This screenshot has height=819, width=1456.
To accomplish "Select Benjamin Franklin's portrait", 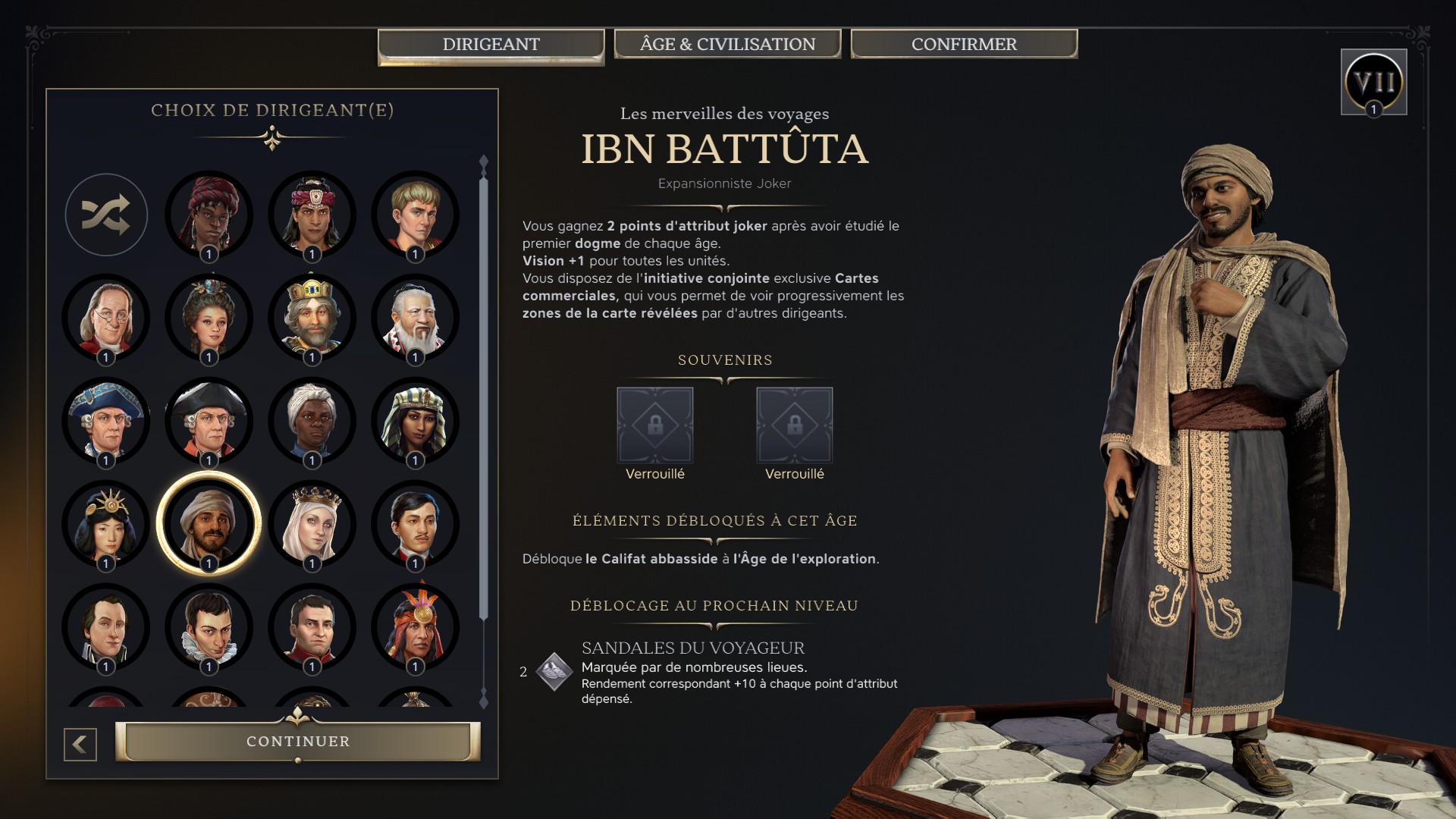I will 106,318.
